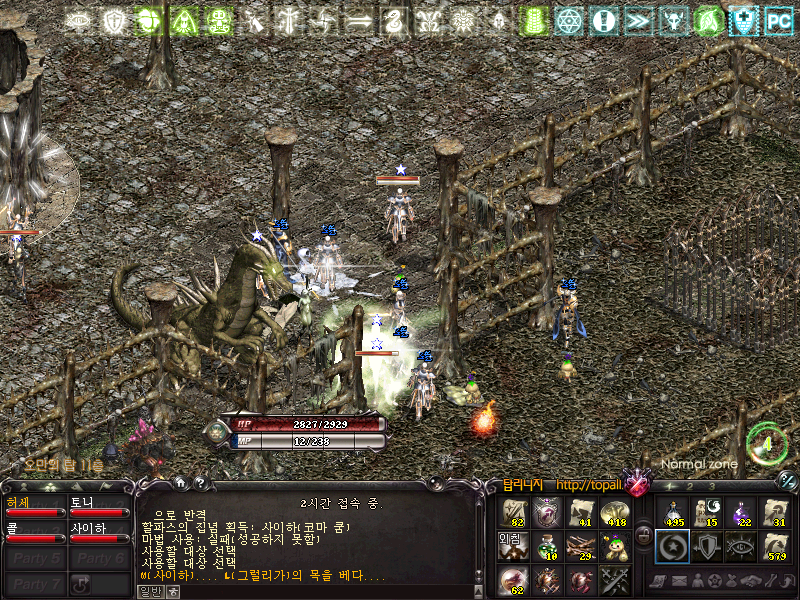
Task: Click the PC button in top bar
Action: 778,19
